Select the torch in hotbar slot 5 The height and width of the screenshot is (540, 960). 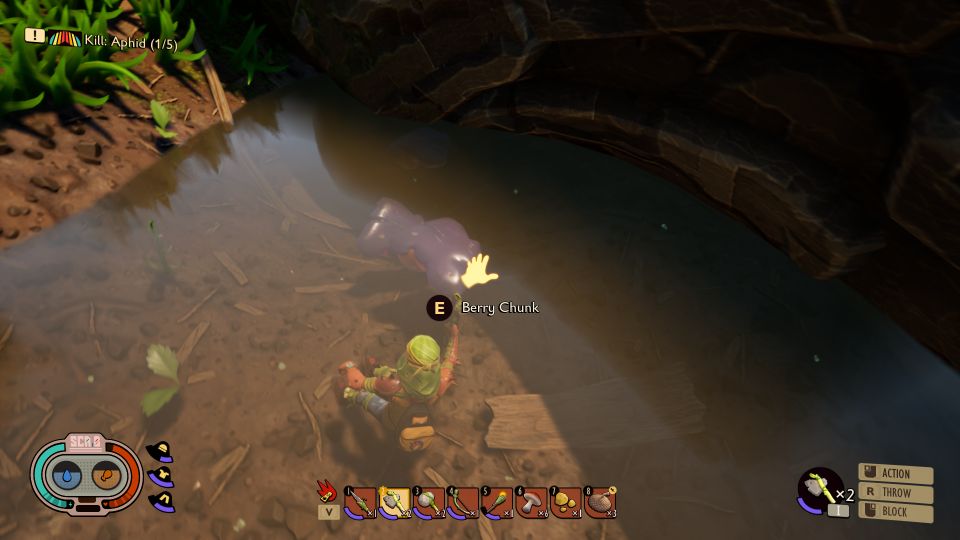[x=497, y=501]
